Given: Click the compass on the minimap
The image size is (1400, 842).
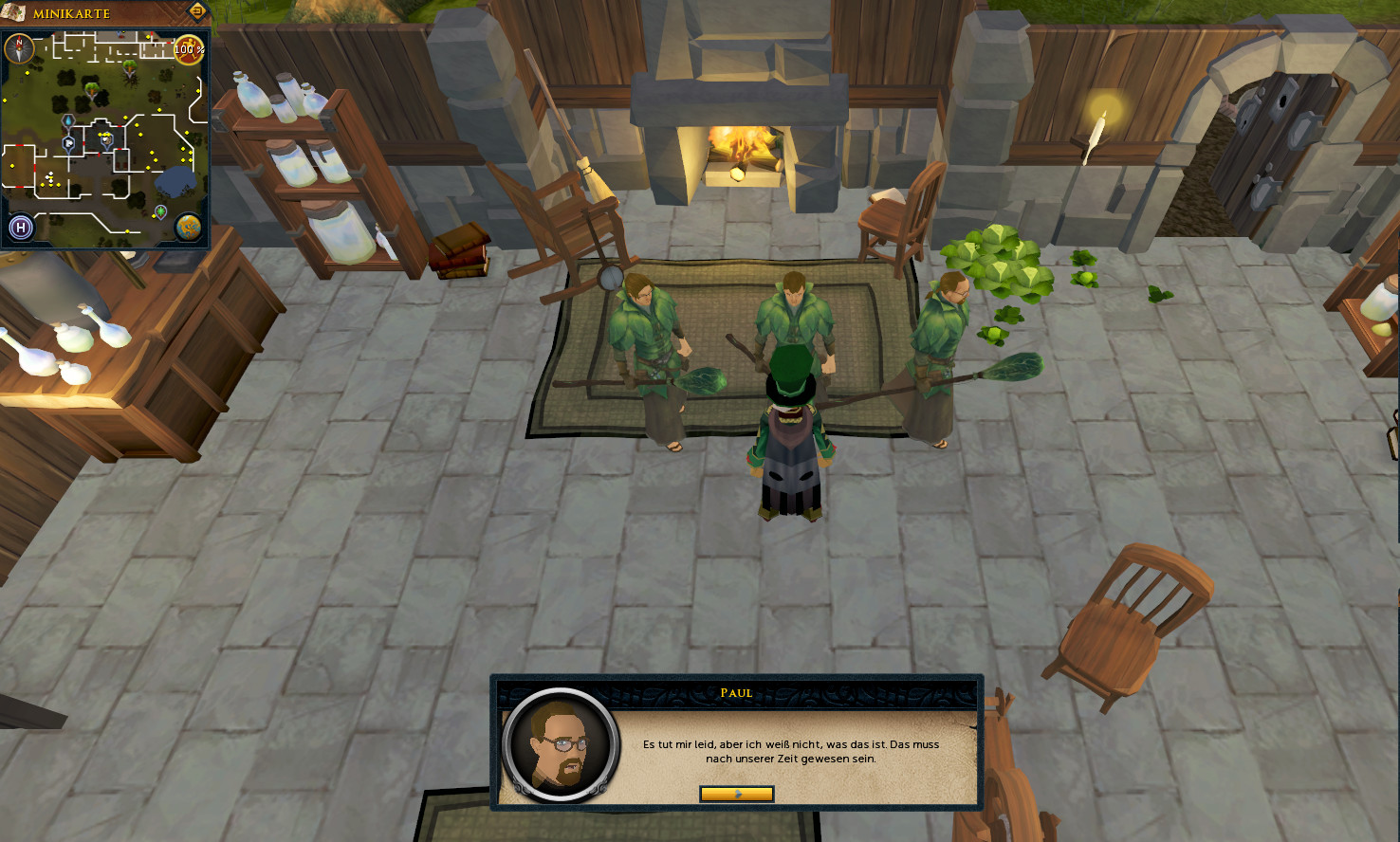Looking at the screenshot, I should click(x=19, y=47).
